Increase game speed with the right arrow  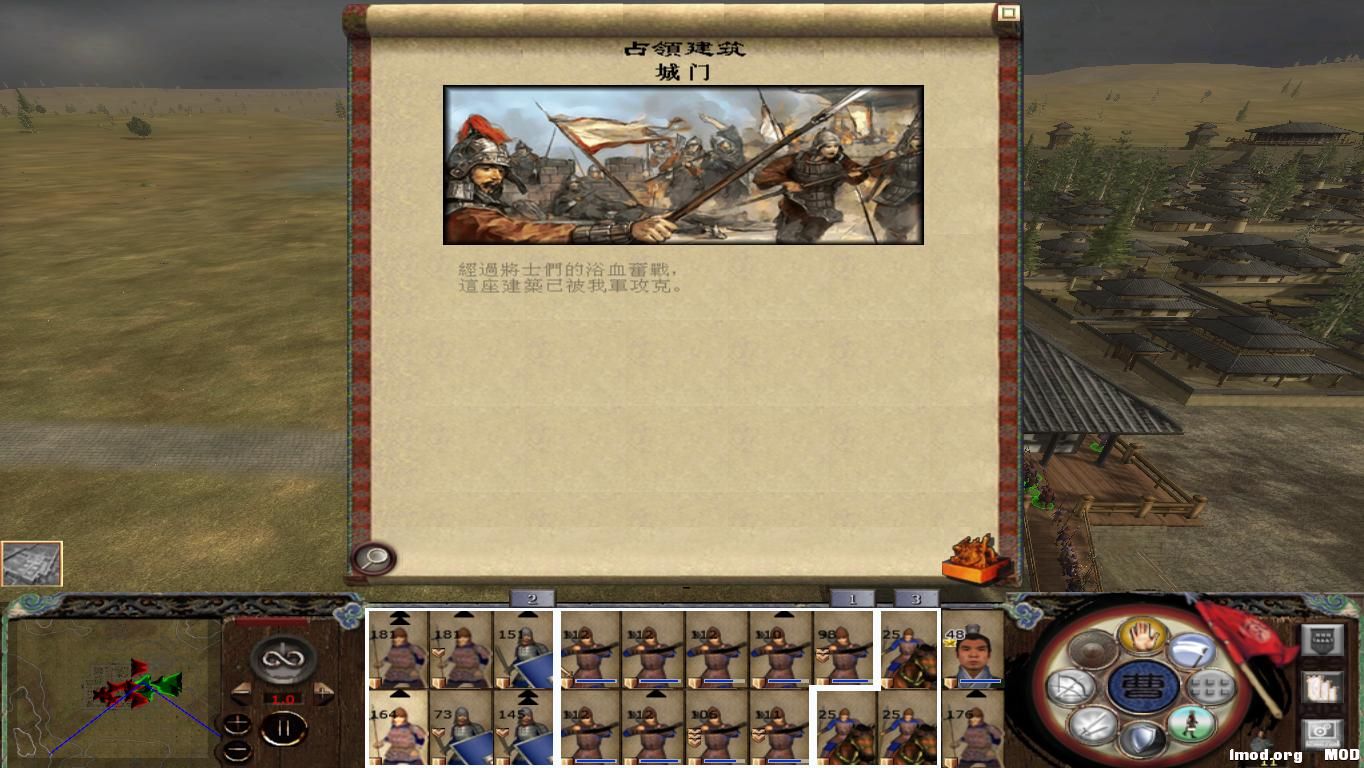pyautogui.click(x=323, y=691)
